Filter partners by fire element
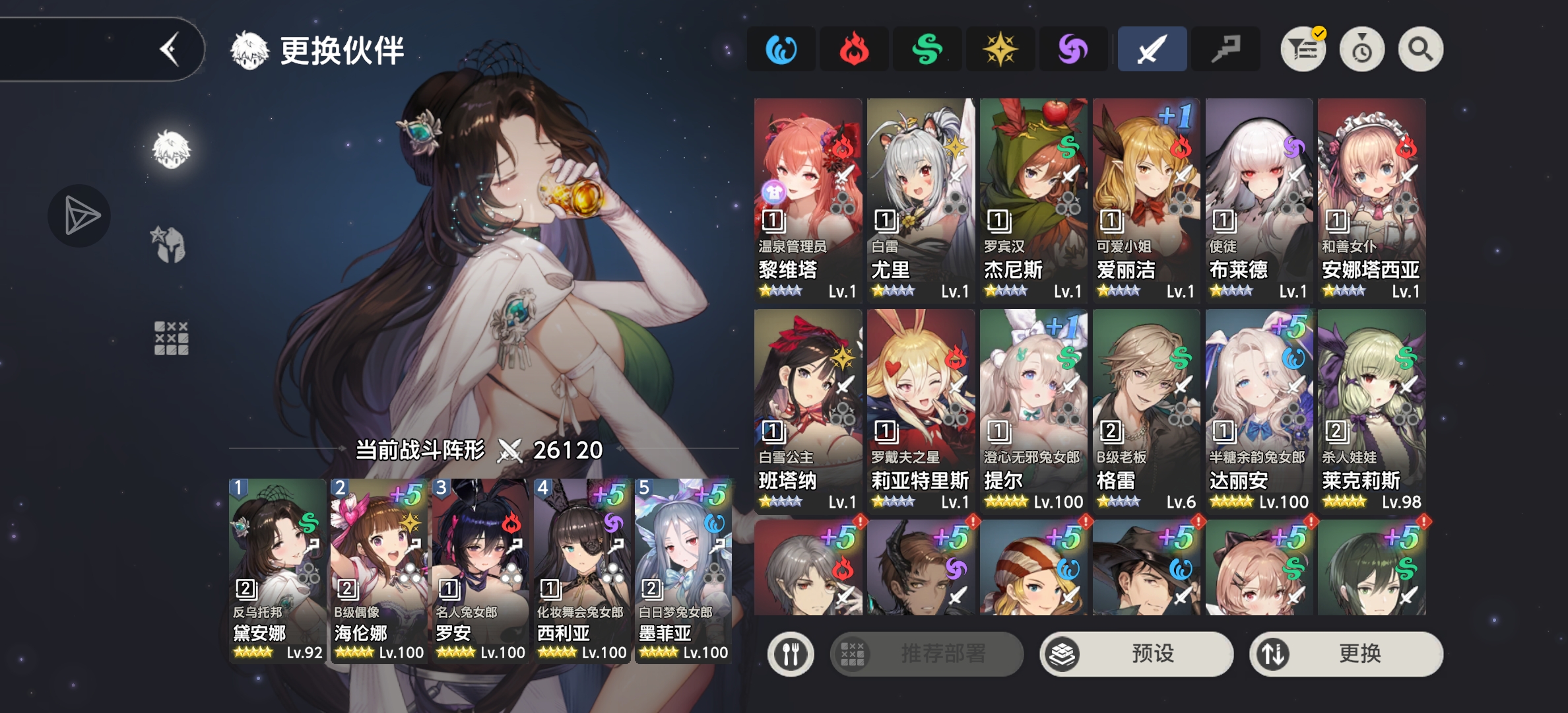The image size is (1568, 713). 854,50
